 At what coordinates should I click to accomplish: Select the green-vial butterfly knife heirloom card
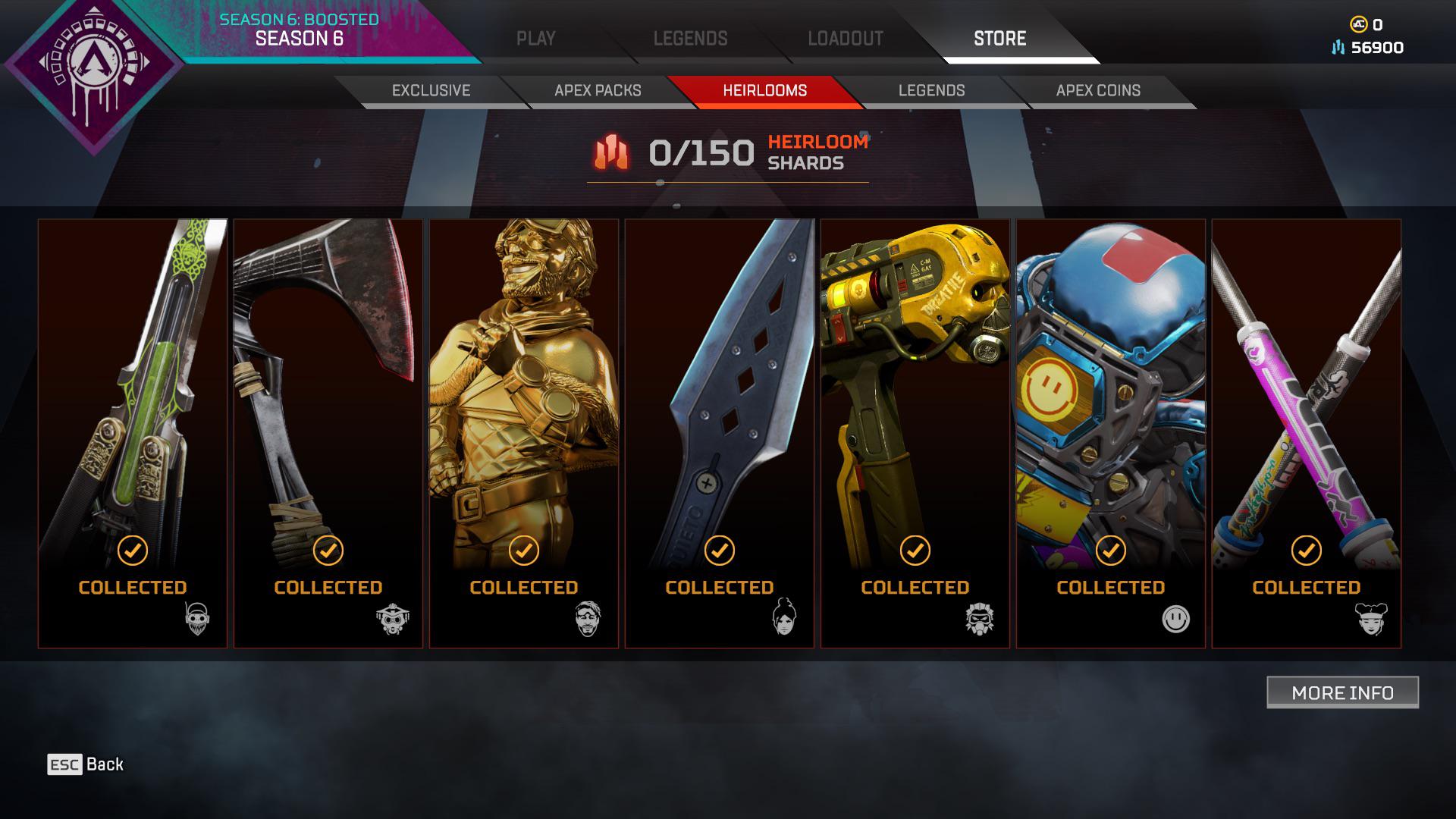pos(133,433)
